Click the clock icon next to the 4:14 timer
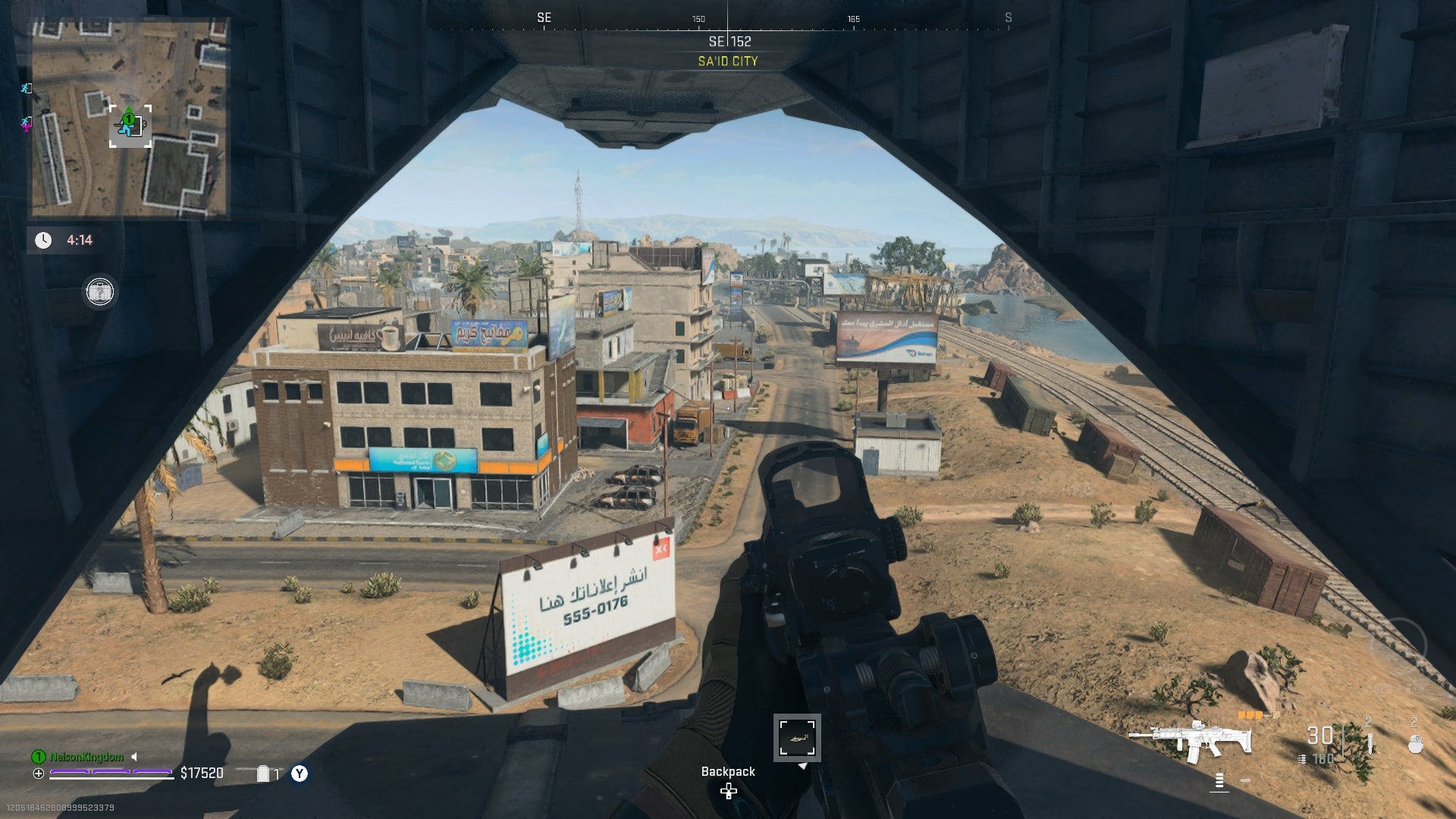Image resolution: width=1456 pixels, height=819 pixels. pos(42,240)
